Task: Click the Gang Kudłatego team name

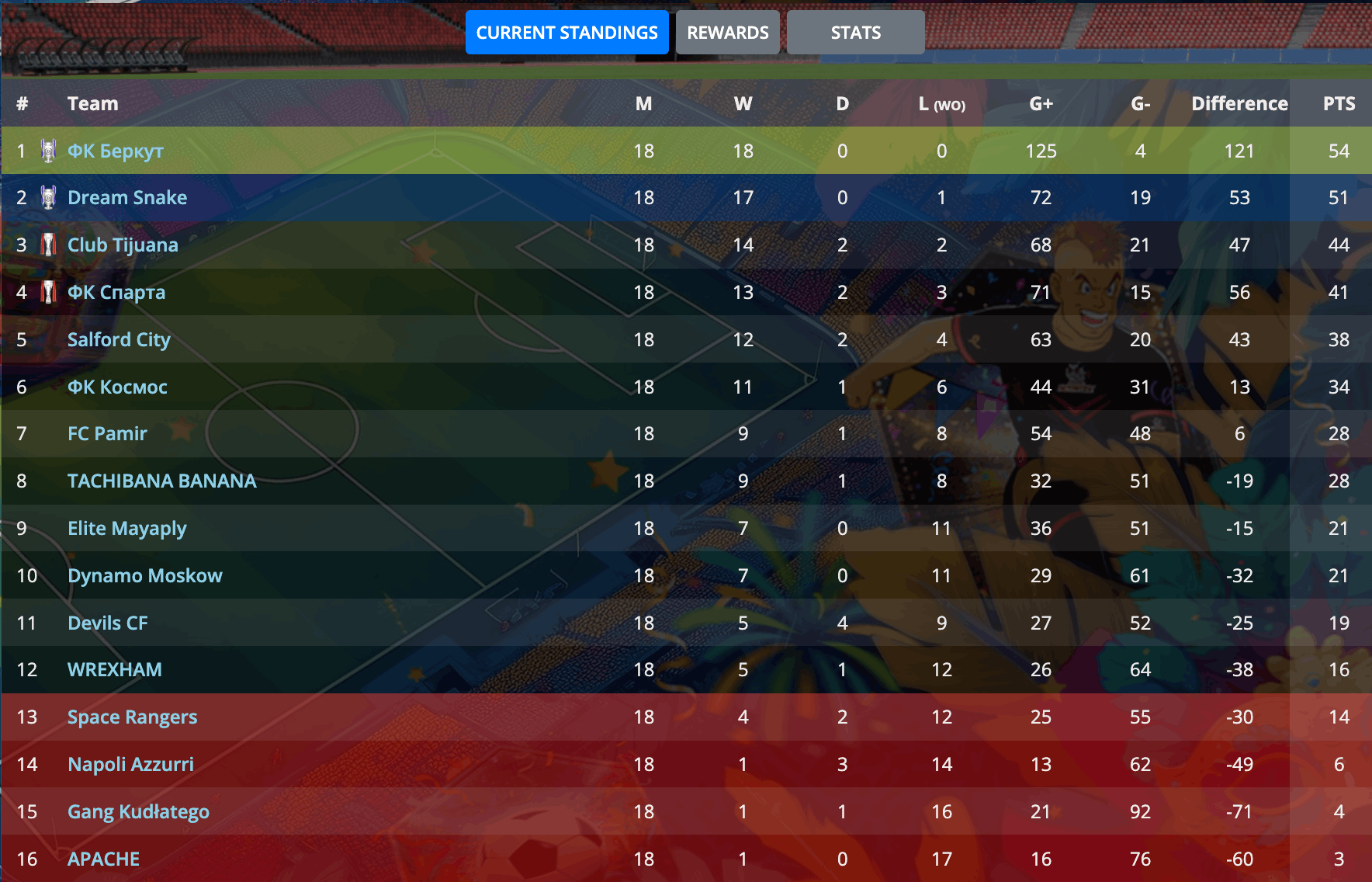Action: click(138, 812)
